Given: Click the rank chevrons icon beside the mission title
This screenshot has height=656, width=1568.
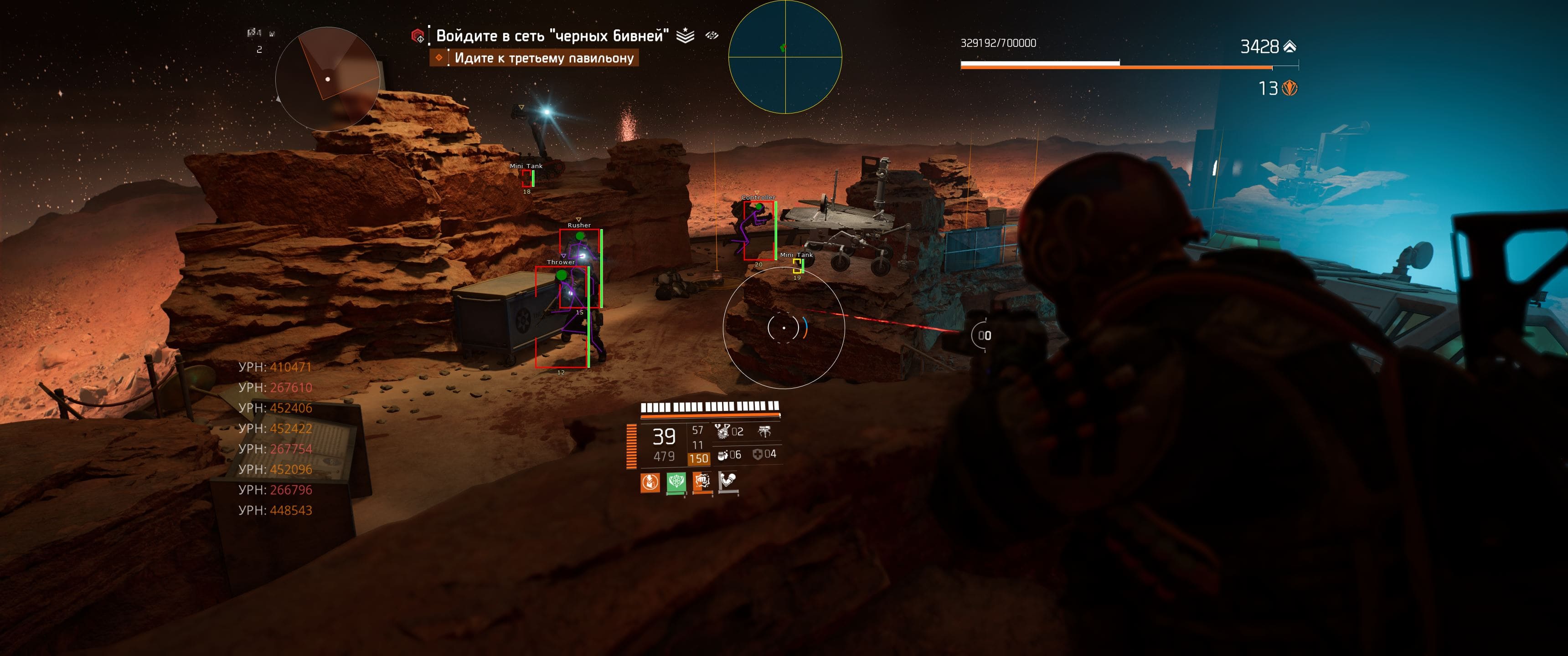Looking at the screenshot, I should (x=685, y=36).
